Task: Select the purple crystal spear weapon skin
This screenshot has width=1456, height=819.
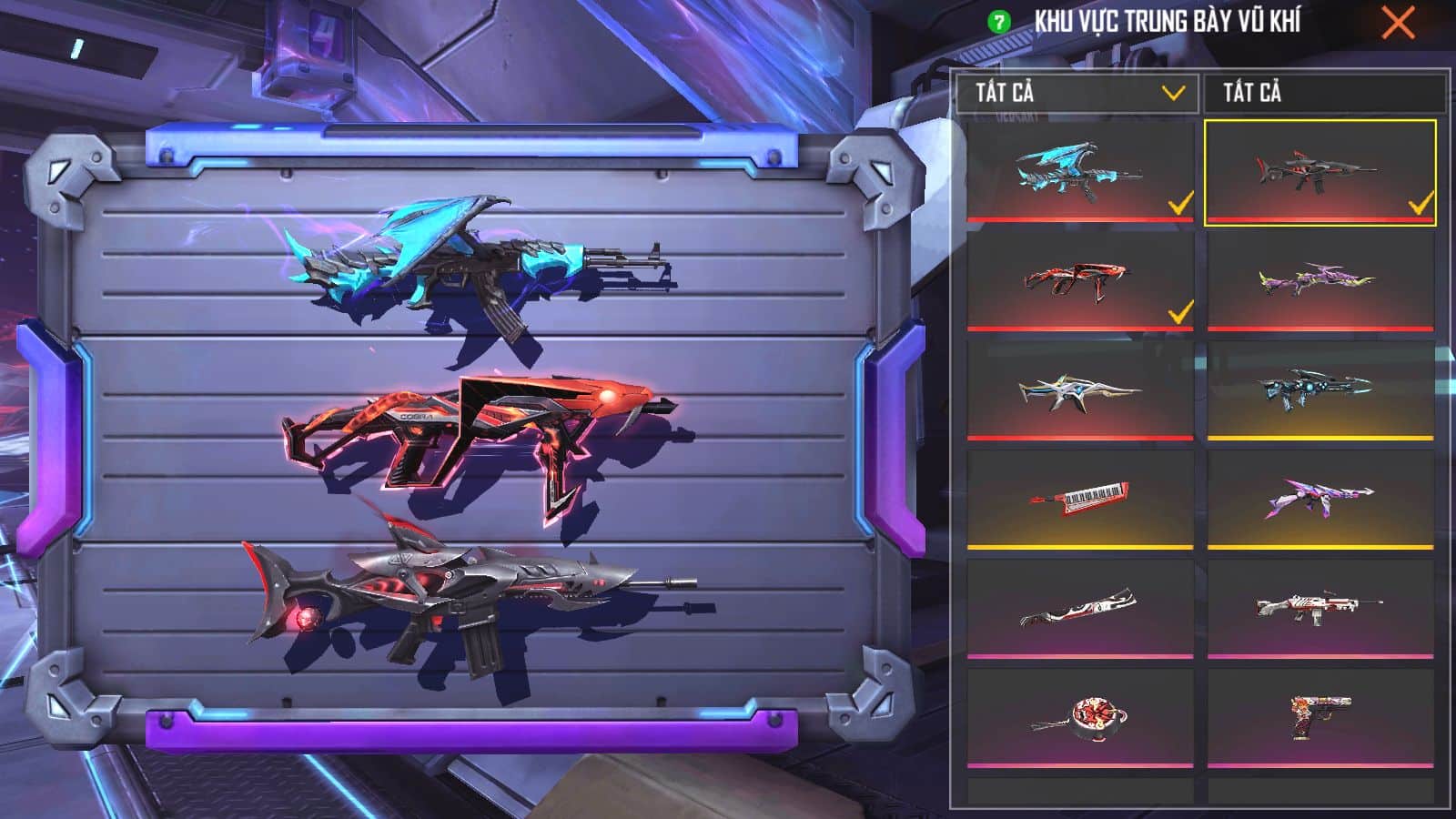Action: pyautogui.click(x=1319, y=496)
